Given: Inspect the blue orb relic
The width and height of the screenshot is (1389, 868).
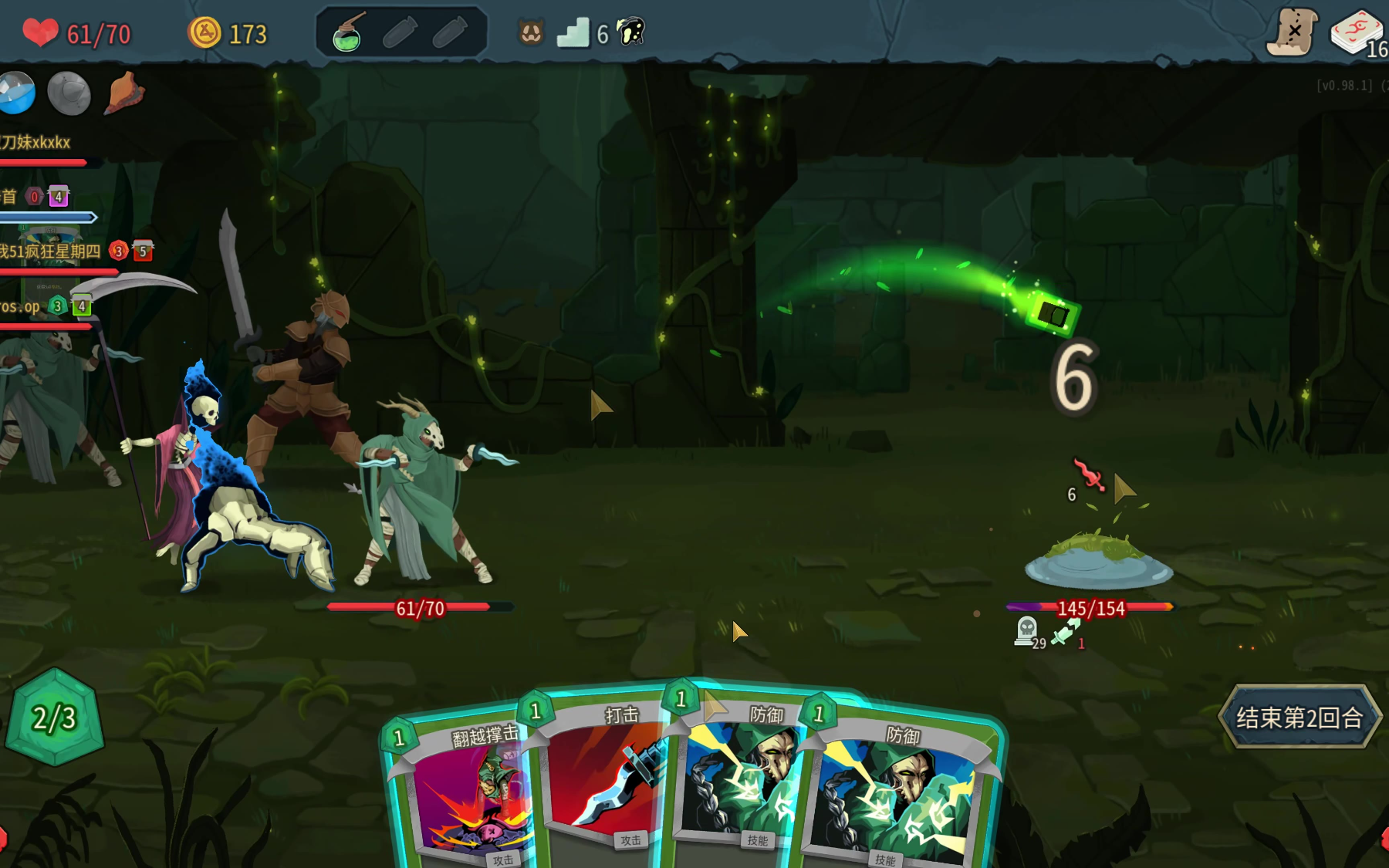Looking at the screenshot, I should 17,93.
